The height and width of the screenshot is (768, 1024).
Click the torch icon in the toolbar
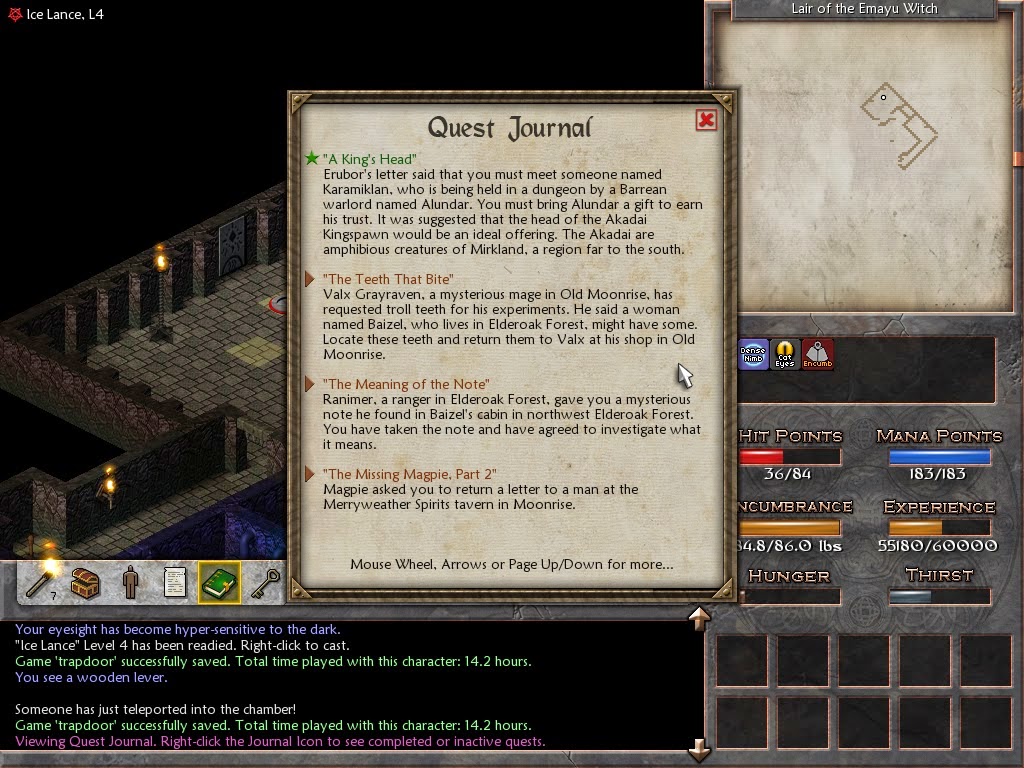tap(42, 582)
